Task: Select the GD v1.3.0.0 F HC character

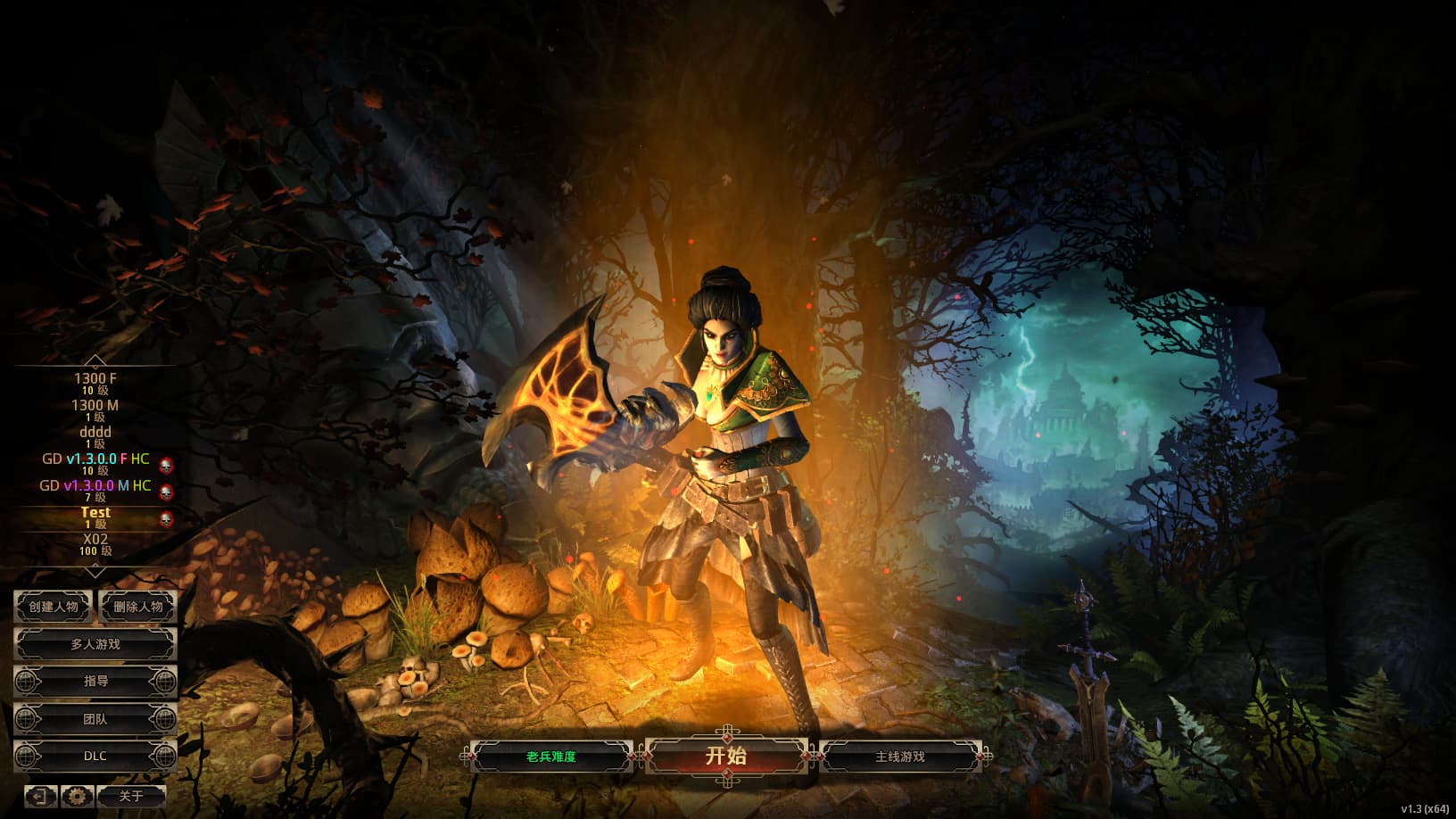Action: point(95,463)
